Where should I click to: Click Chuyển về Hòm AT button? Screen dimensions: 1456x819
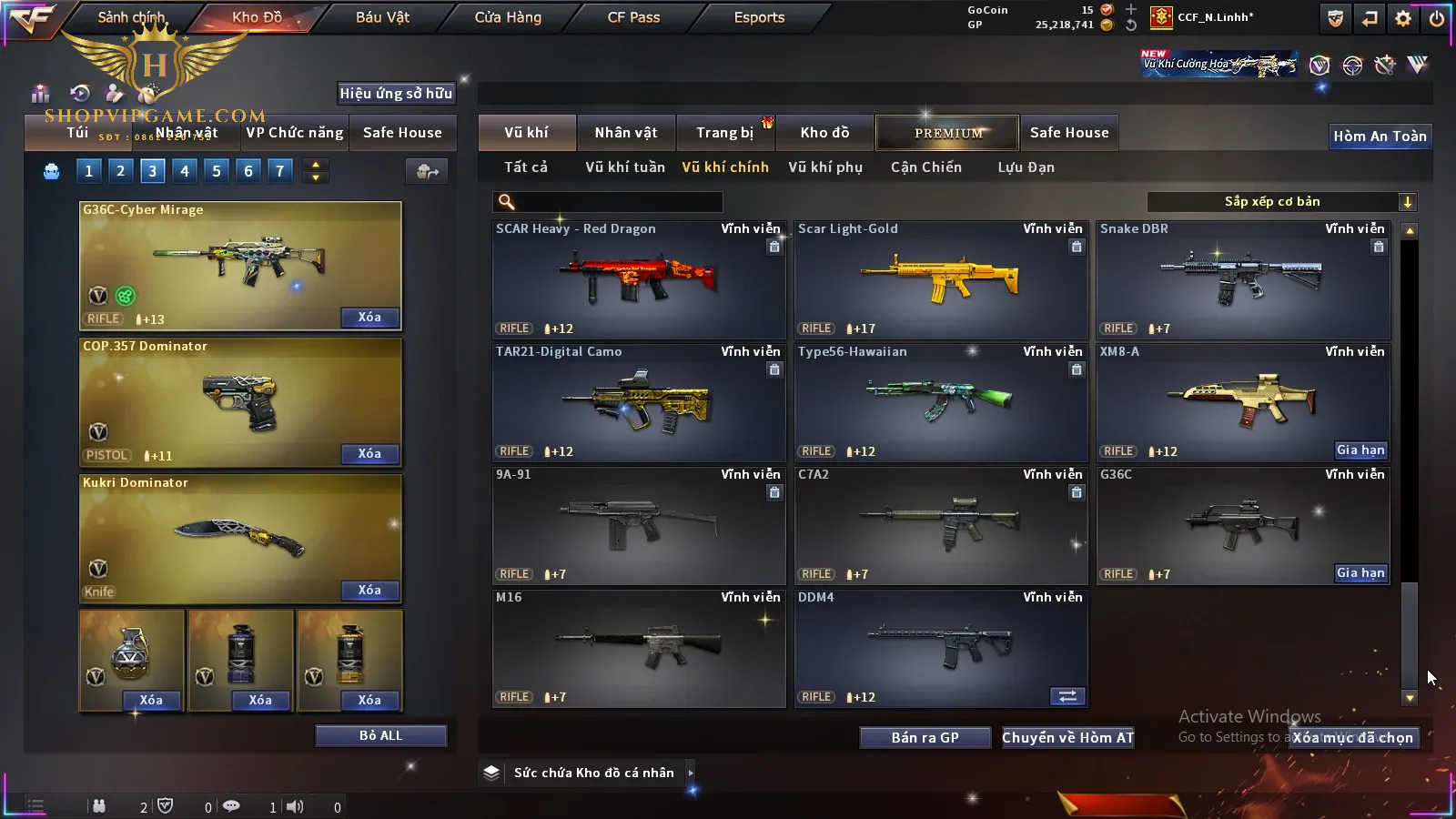click(1068, 738)
